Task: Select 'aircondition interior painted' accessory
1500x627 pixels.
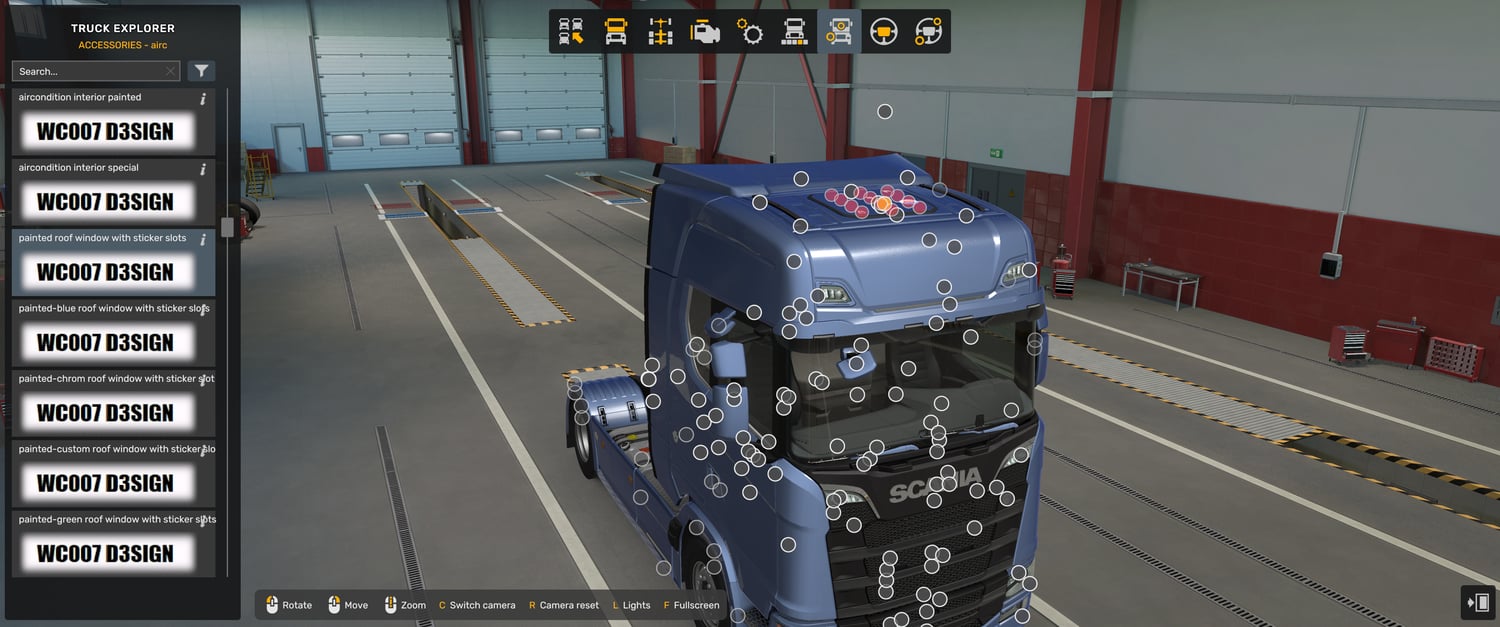Action: [x=105, y=131]
